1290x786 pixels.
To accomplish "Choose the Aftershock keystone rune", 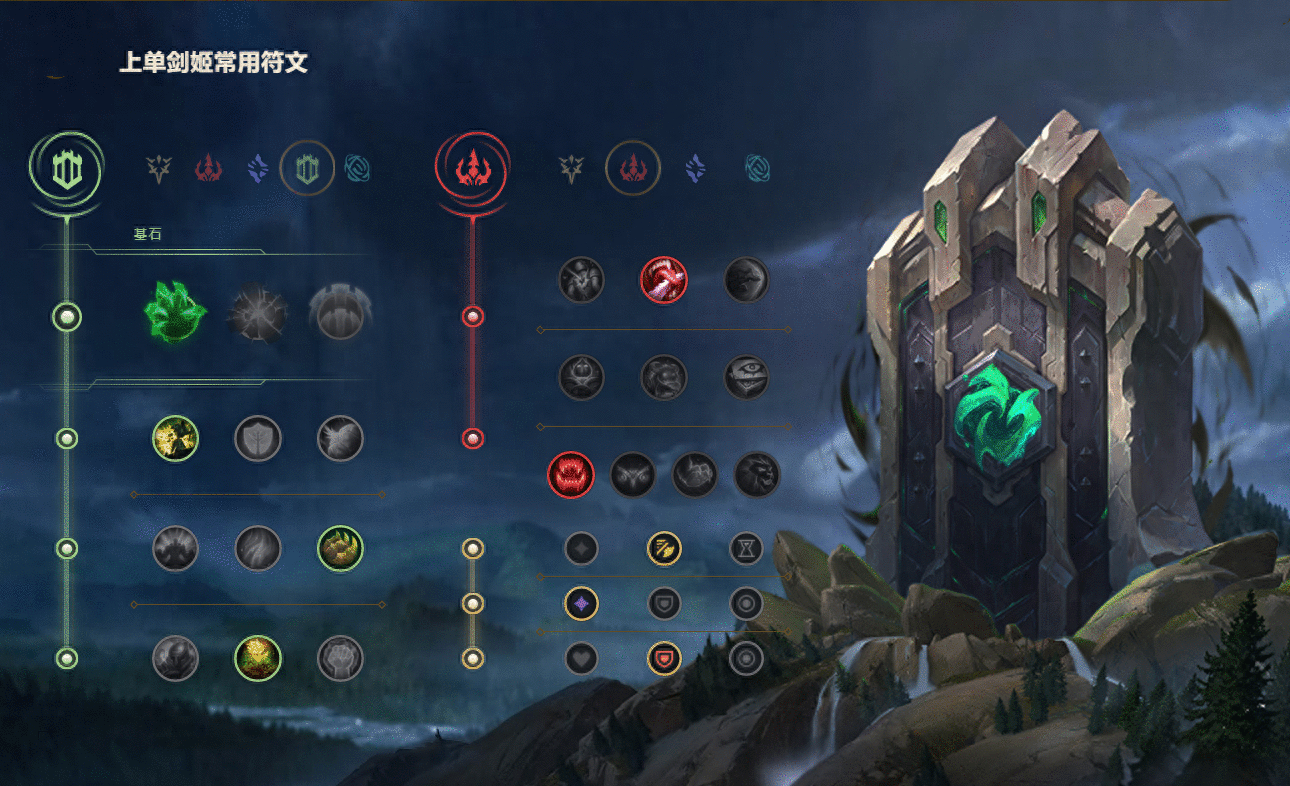I will pos(257,314).
